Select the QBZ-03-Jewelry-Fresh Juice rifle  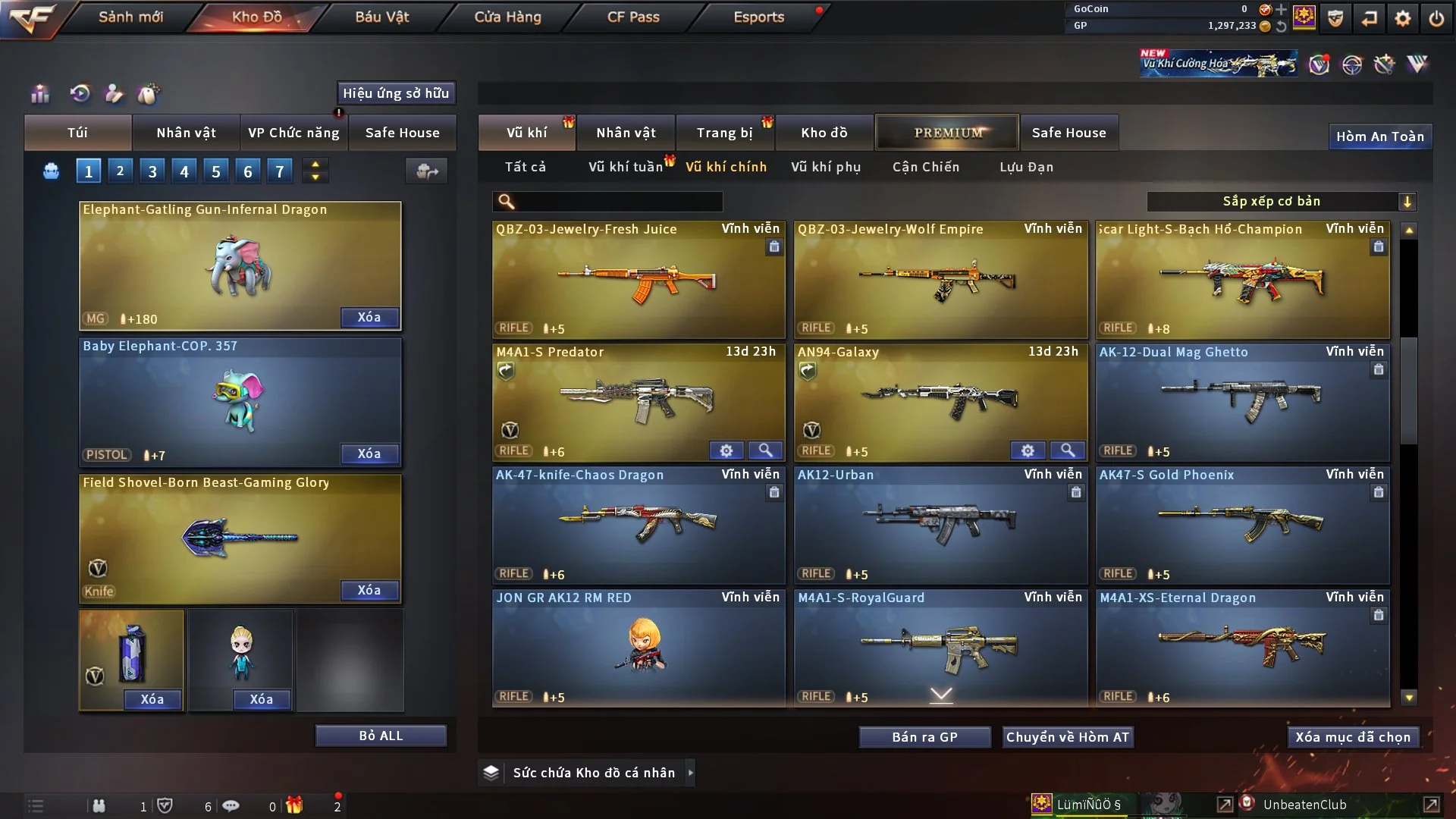coord(638,281)
